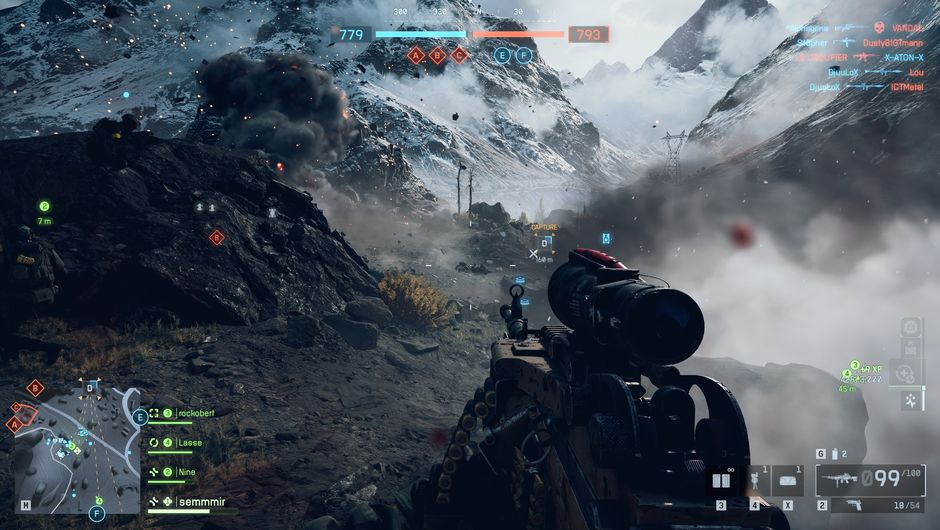Select the ammo pouch gadget slot
Screen dimensions: 940x530
720,482
